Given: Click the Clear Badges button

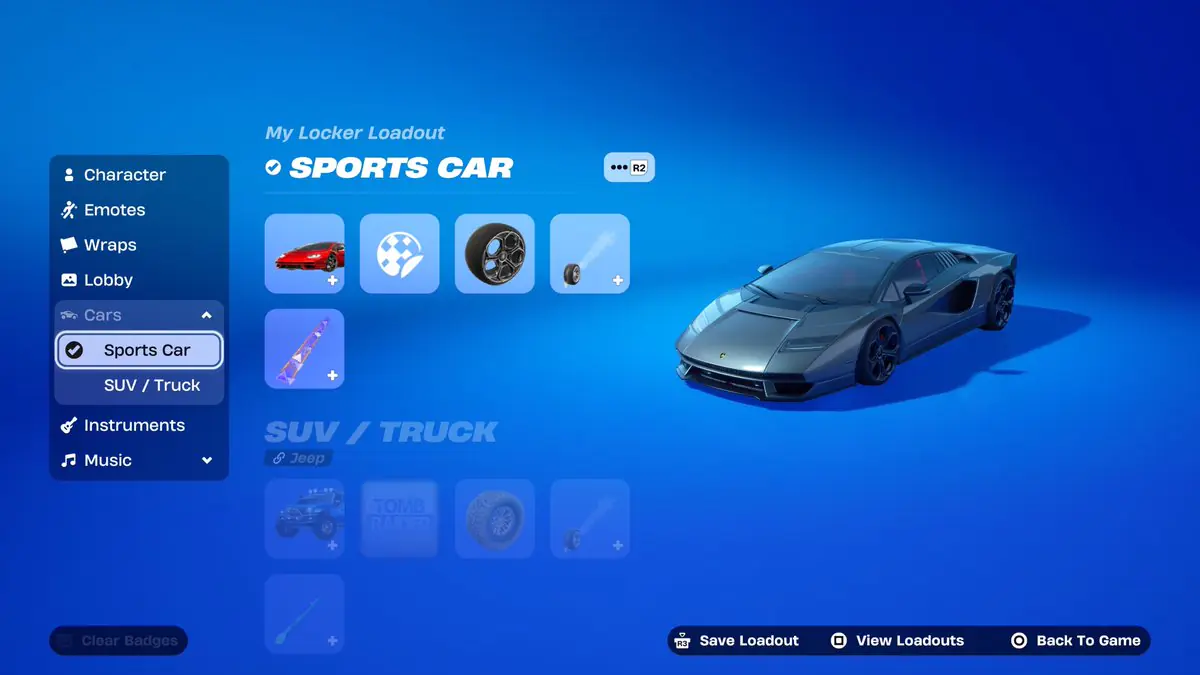Looking at the screenshot, I should pyautogui.click(x=119, y=641).
